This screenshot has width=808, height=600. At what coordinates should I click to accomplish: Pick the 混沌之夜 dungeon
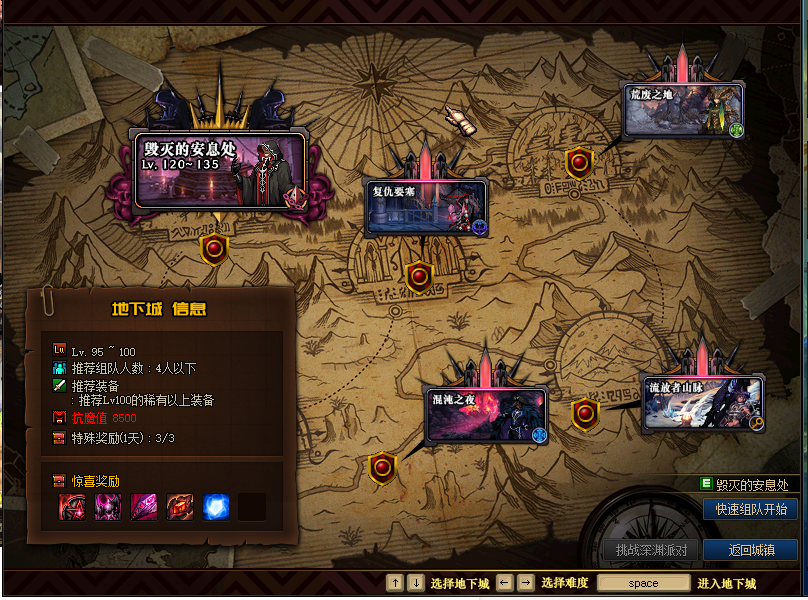(485, 414)
